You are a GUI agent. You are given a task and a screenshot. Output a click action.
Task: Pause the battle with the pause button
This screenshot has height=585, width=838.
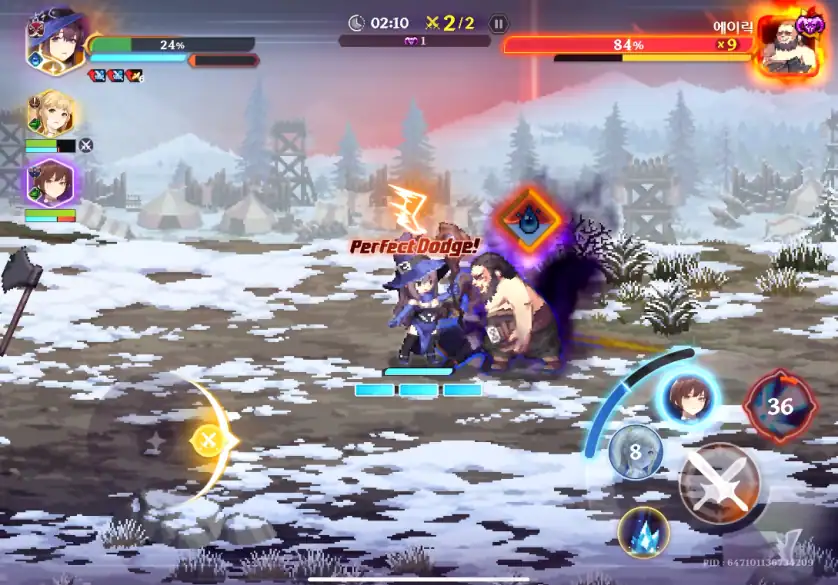point(499,24)
